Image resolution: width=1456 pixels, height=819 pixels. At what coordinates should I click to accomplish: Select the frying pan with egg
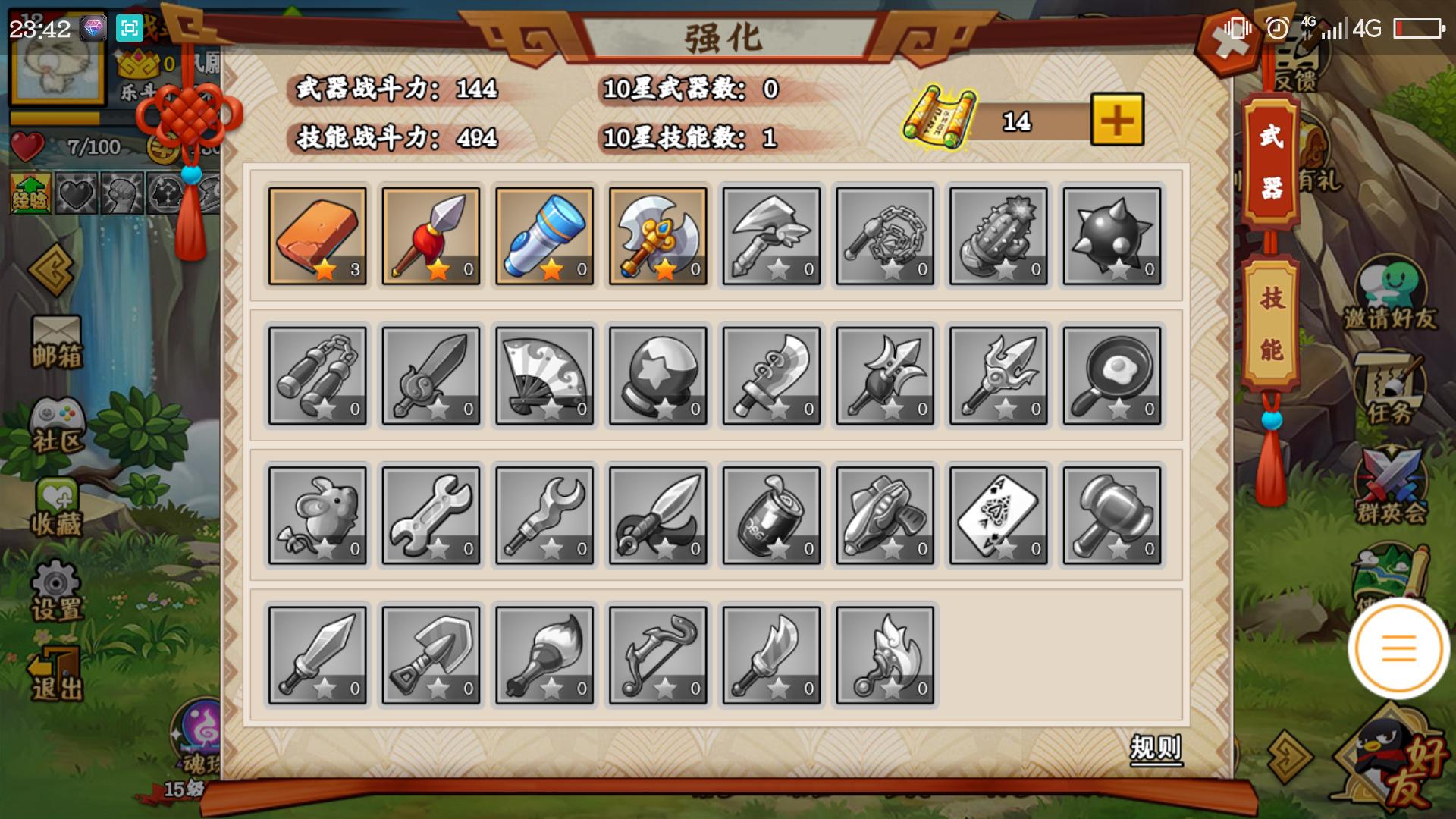pos(1112,376)
